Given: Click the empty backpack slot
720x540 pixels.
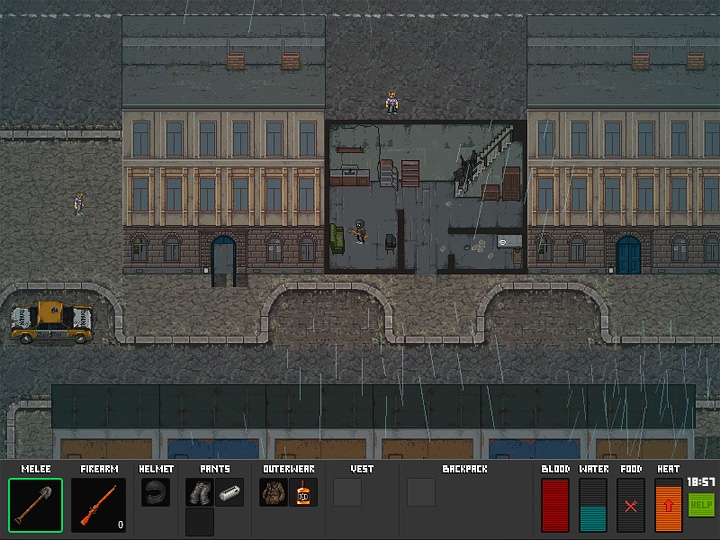Looking at the screenshot, I should coord(421,492).
